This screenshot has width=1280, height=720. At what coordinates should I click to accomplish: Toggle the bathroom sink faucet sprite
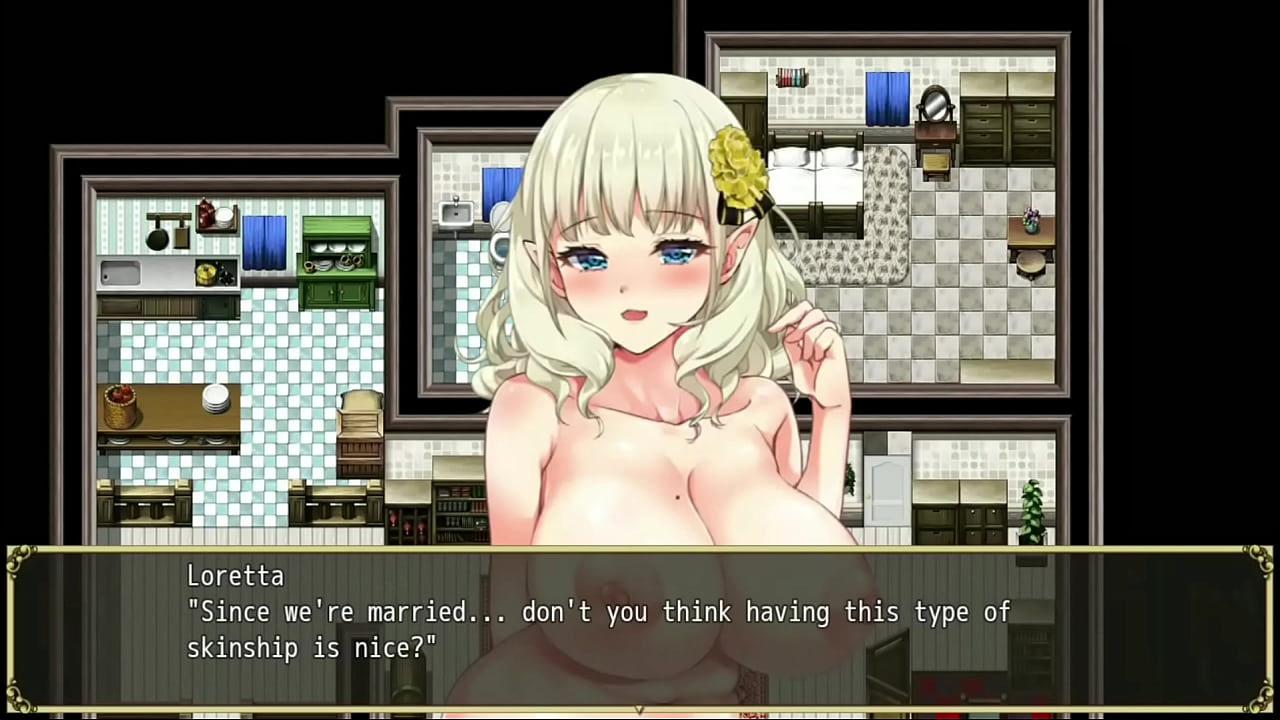tap(455, 211)
